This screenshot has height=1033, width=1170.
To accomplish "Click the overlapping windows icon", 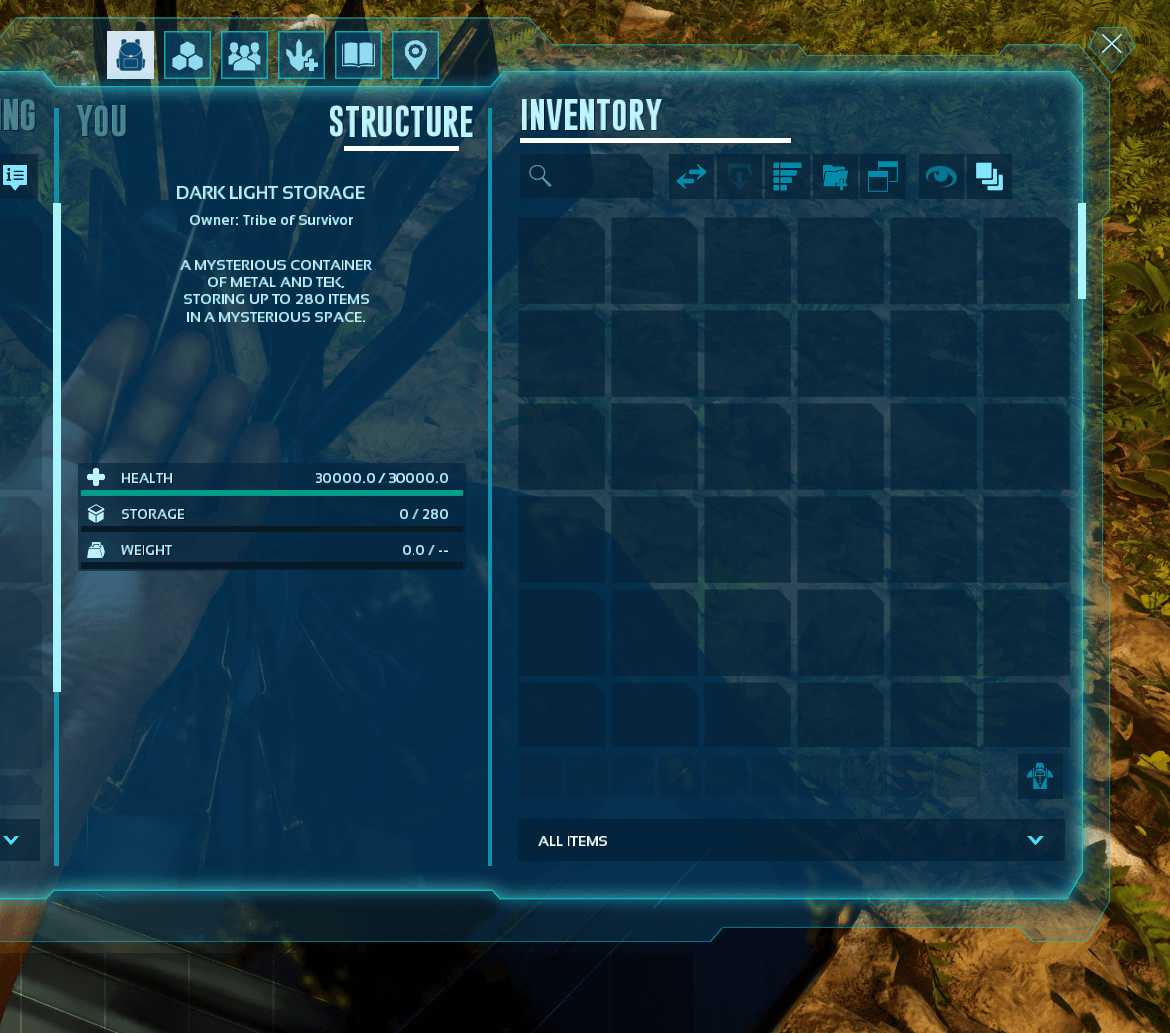I will pos(882,177).
